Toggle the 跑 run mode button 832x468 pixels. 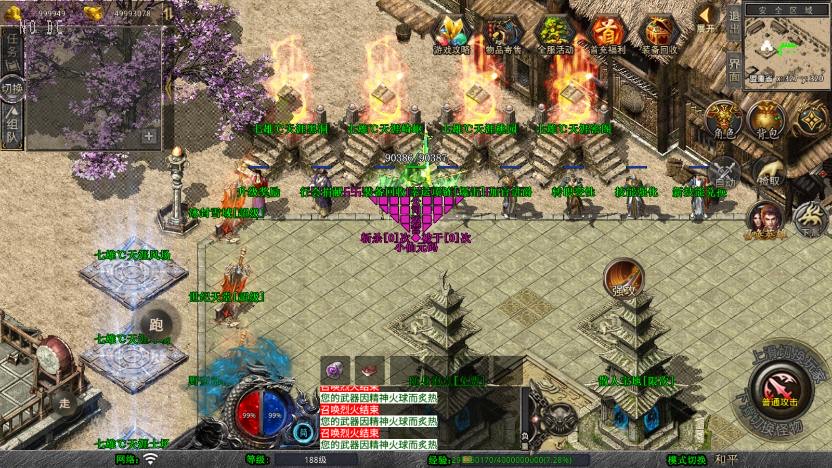pos(155,325)
